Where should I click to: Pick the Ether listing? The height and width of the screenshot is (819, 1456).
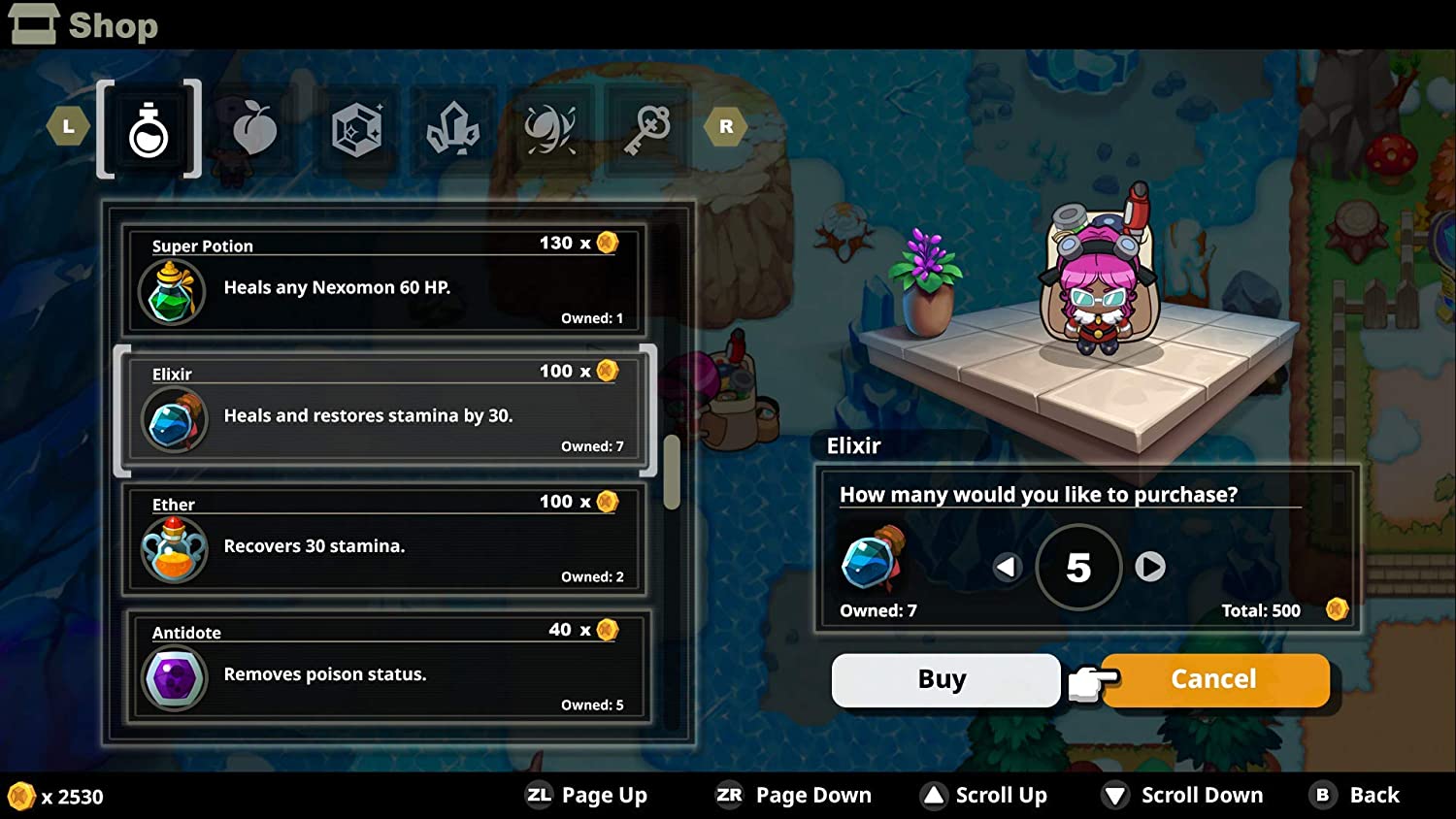coord(385,540)
